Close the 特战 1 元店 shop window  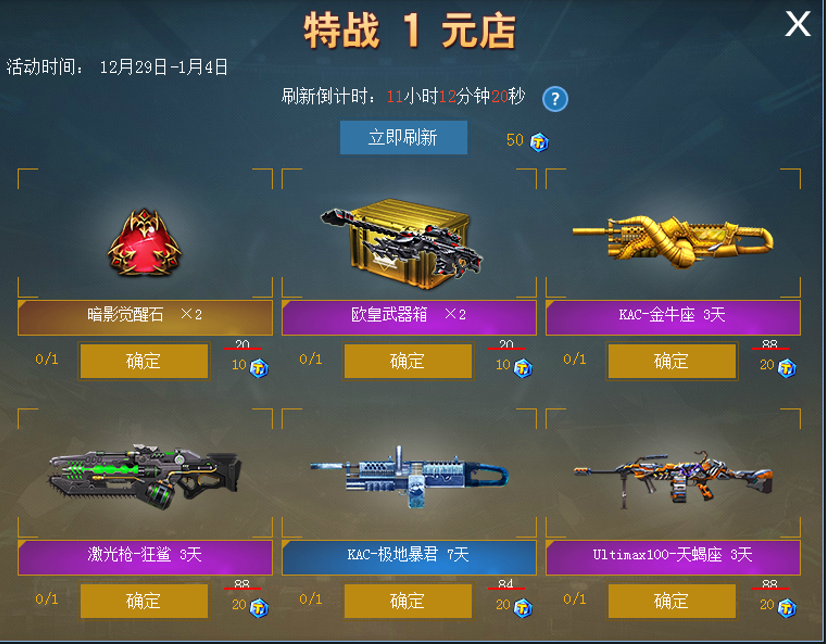point(797,24)
